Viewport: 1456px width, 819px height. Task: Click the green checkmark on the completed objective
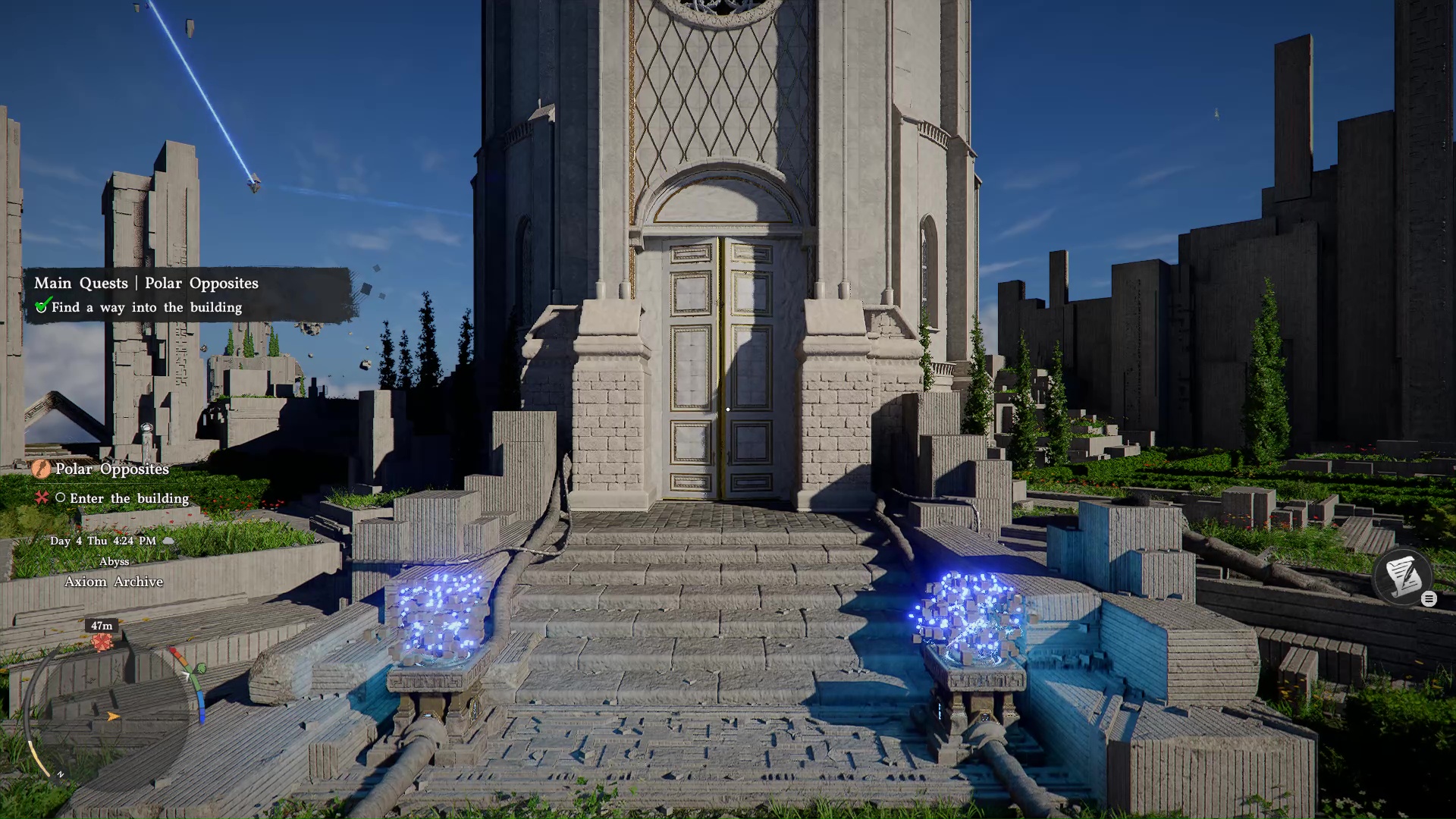pos(43,306)
